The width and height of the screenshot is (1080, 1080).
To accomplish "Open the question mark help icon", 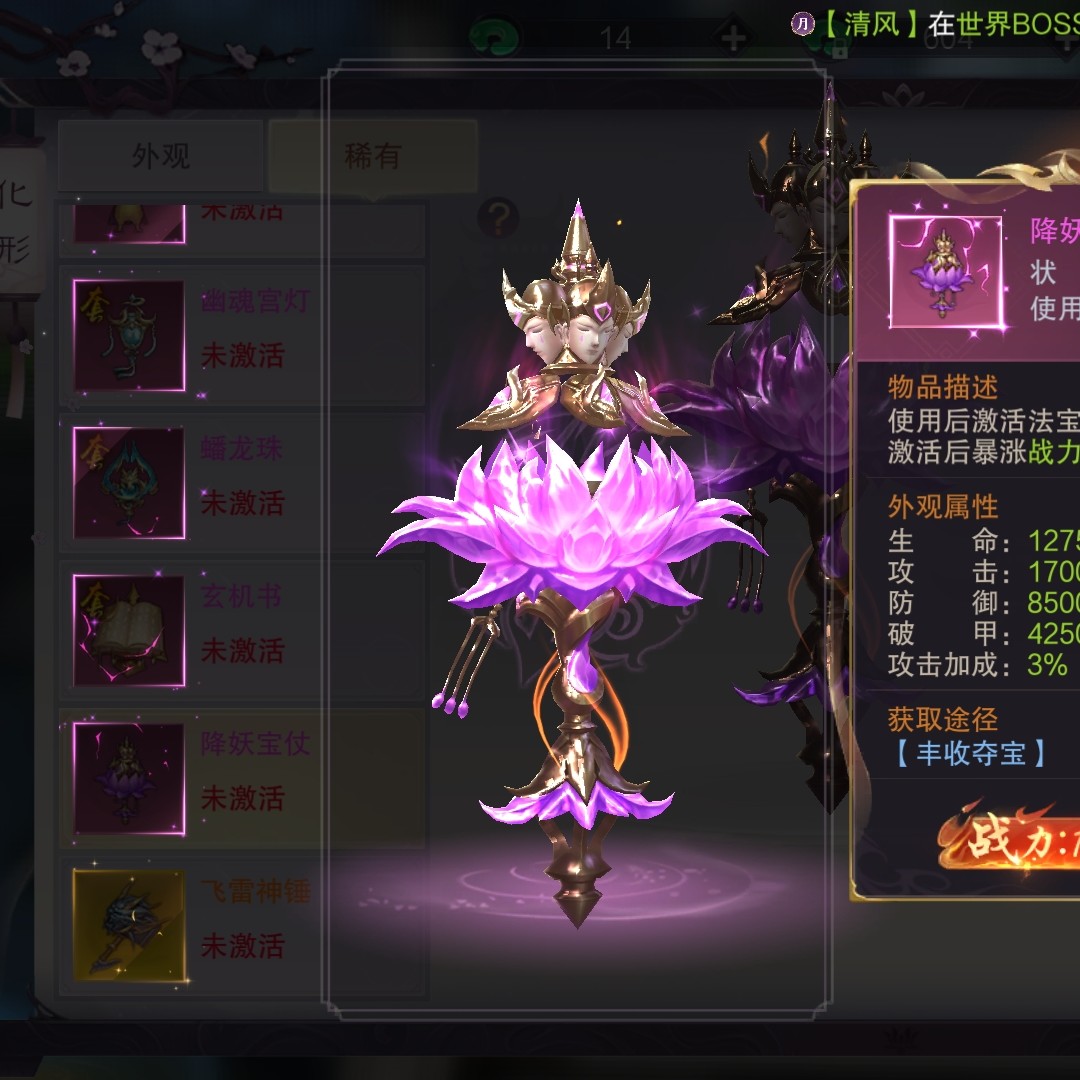I will coord(497,216).
